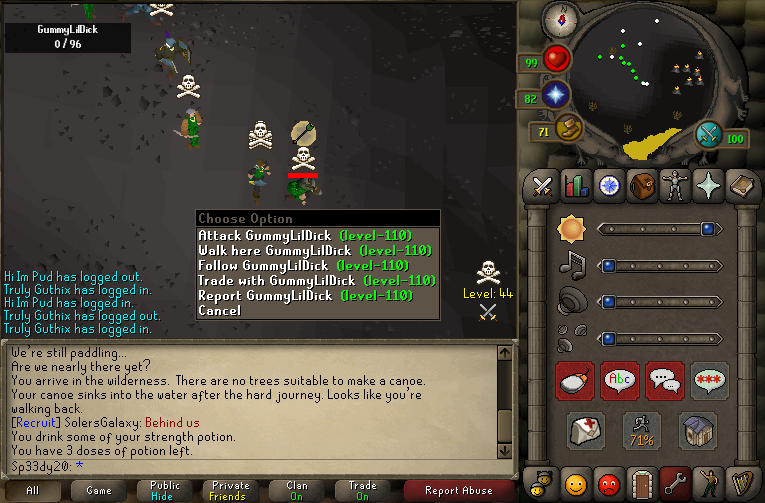Switch to the Skills stats tab

tap(575, 185)
